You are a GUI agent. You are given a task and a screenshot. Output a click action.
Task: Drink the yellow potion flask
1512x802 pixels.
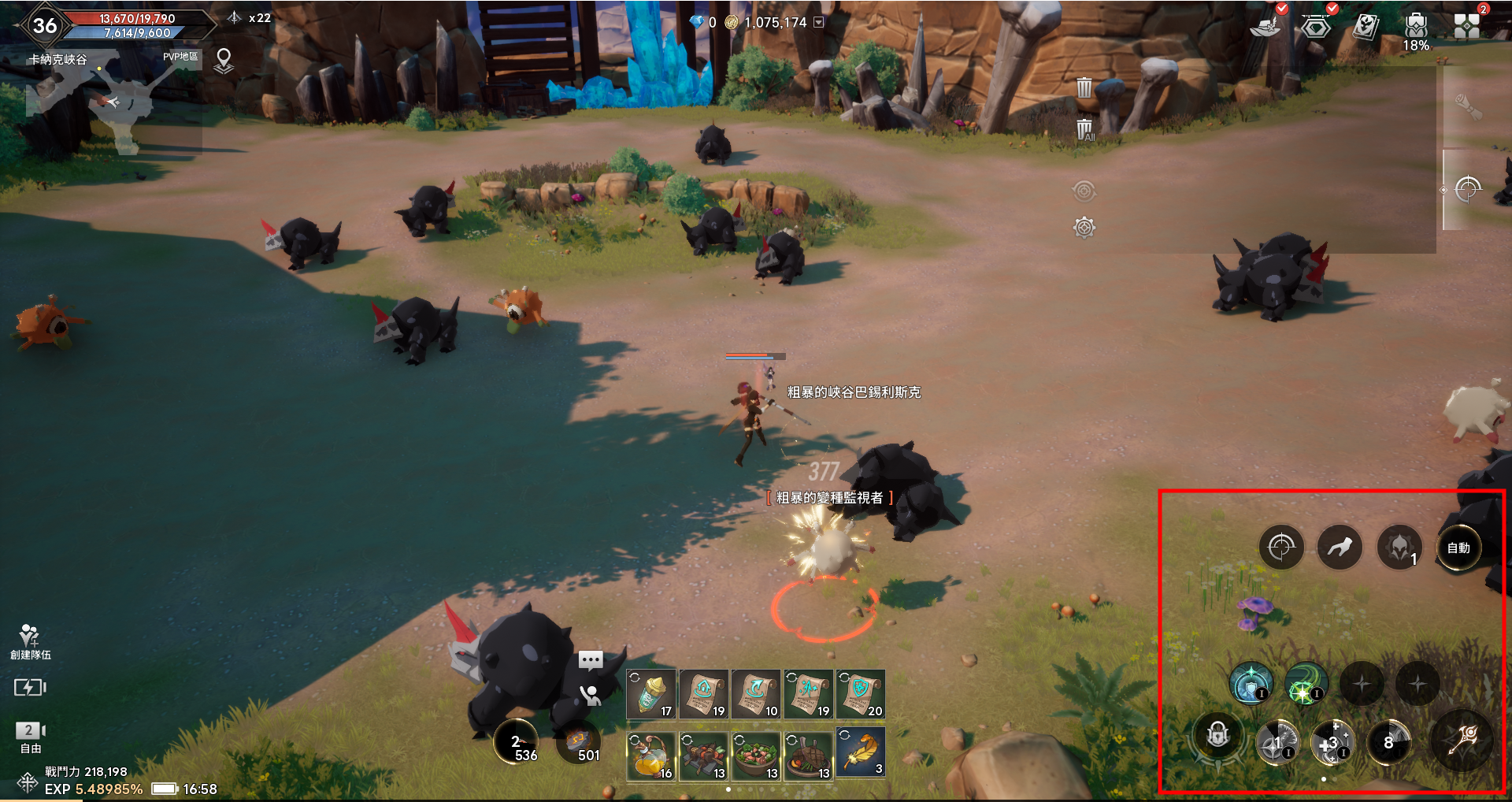coord(651,756)
